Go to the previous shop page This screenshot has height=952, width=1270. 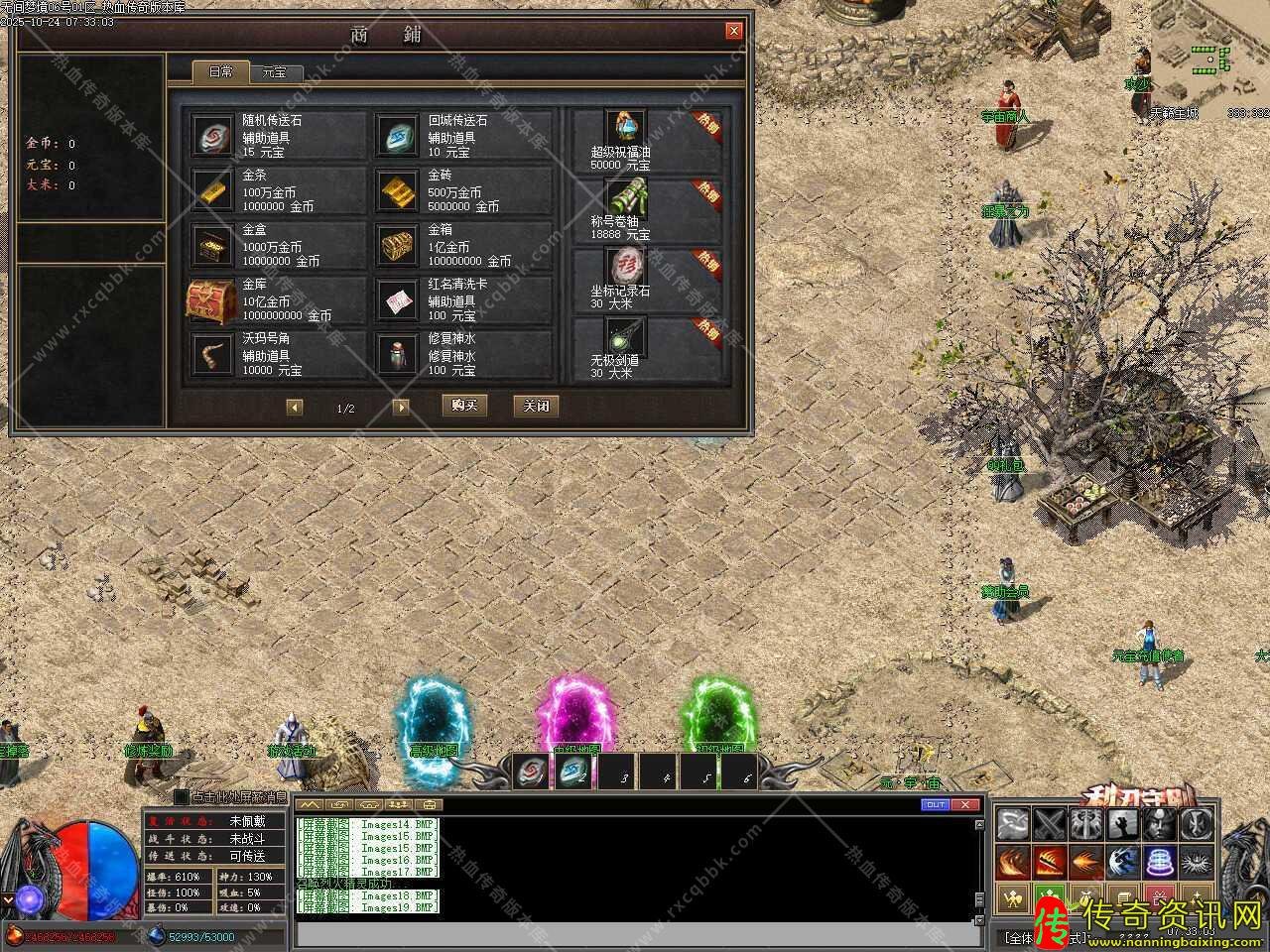295,407
